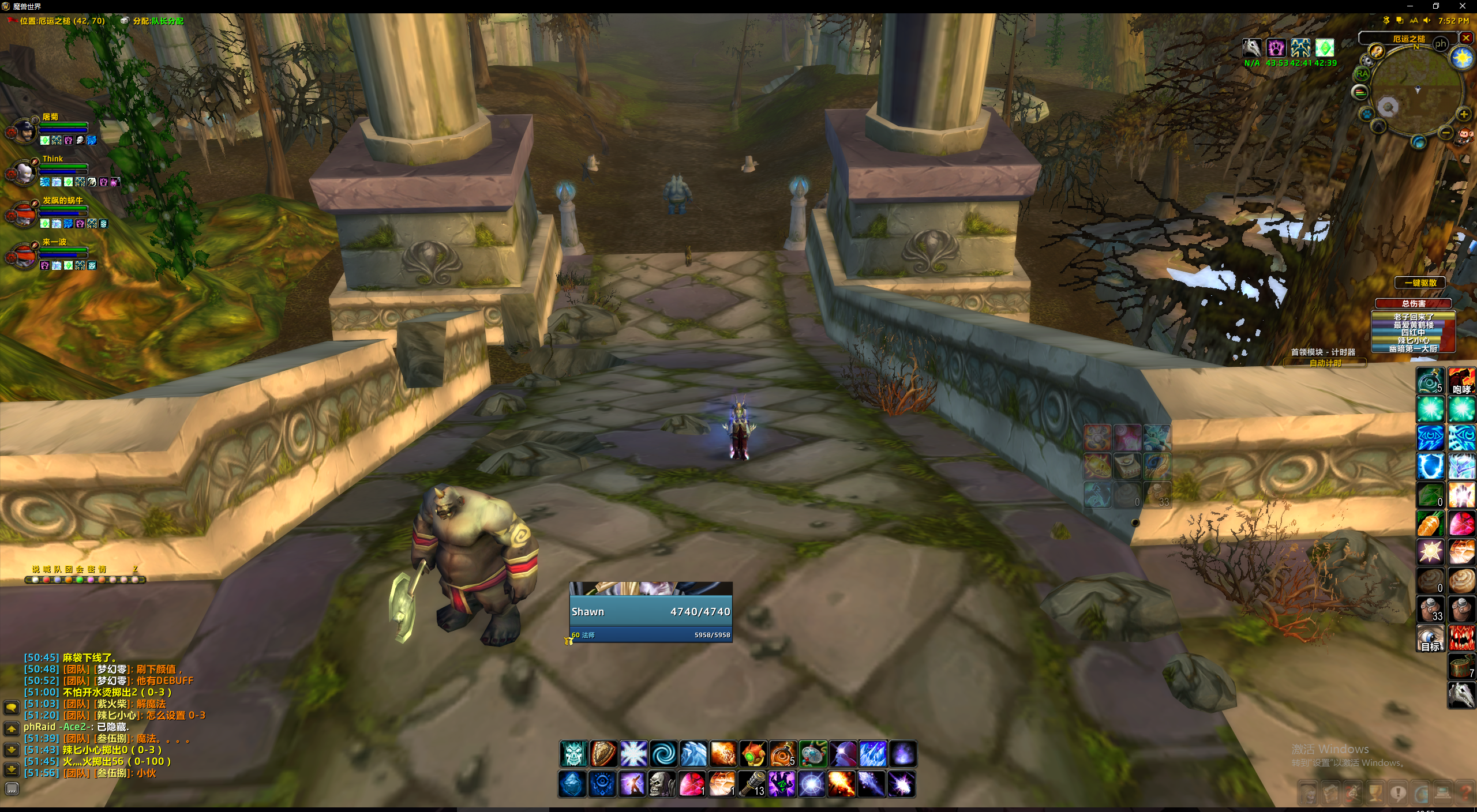1477x812 pixels.
Task: Click the 一键驱散 one-key dispel button
Action: 1420,283
